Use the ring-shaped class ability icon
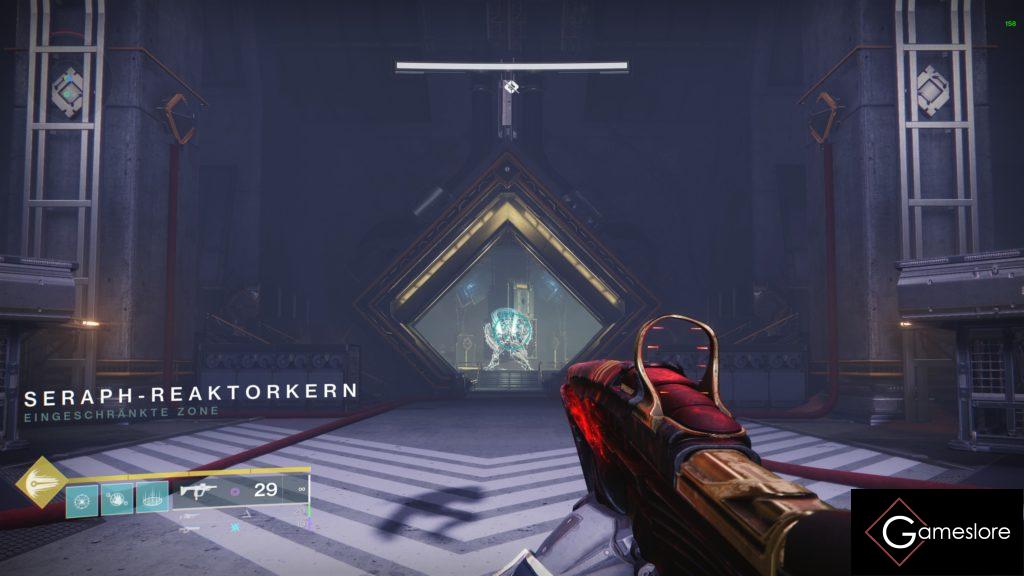The width and height of the screenshot is (1024, 576). [x=151, y=498]
